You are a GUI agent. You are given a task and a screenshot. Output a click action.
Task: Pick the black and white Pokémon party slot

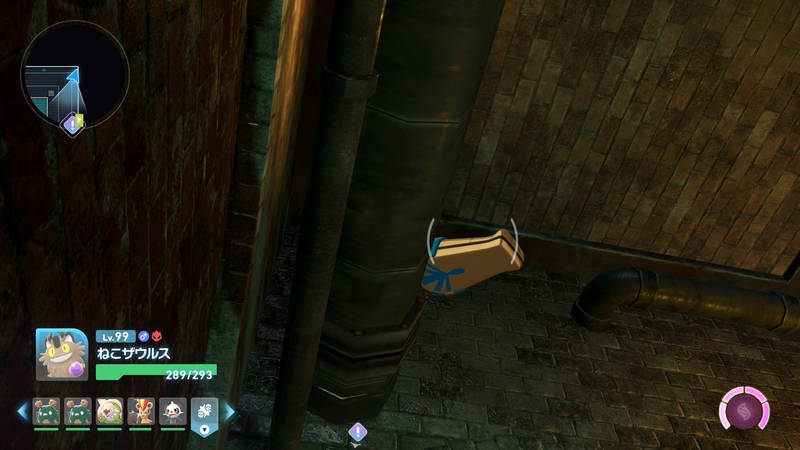click(171, 411)
